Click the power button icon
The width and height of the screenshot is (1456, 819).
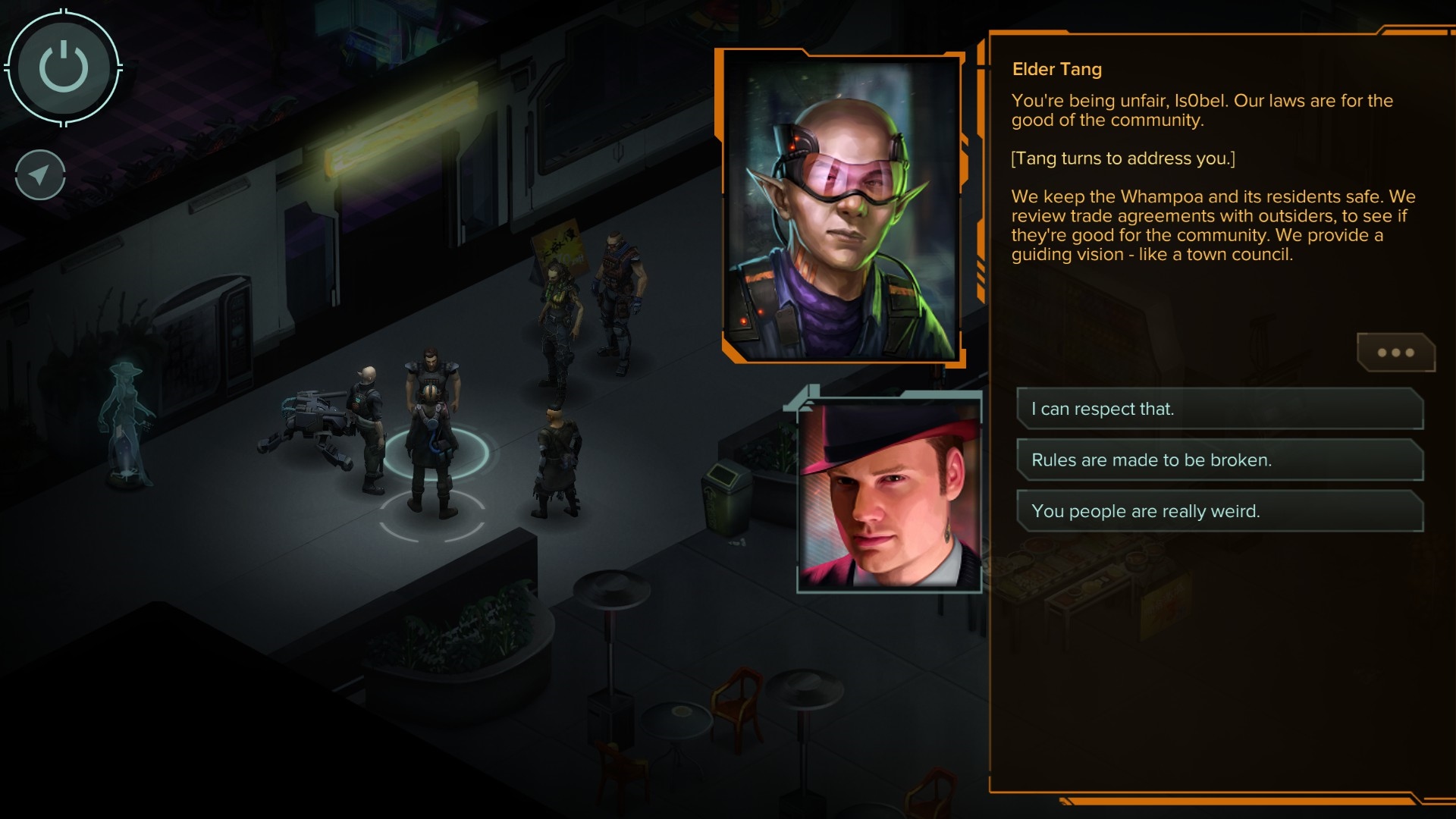[63, 67]
